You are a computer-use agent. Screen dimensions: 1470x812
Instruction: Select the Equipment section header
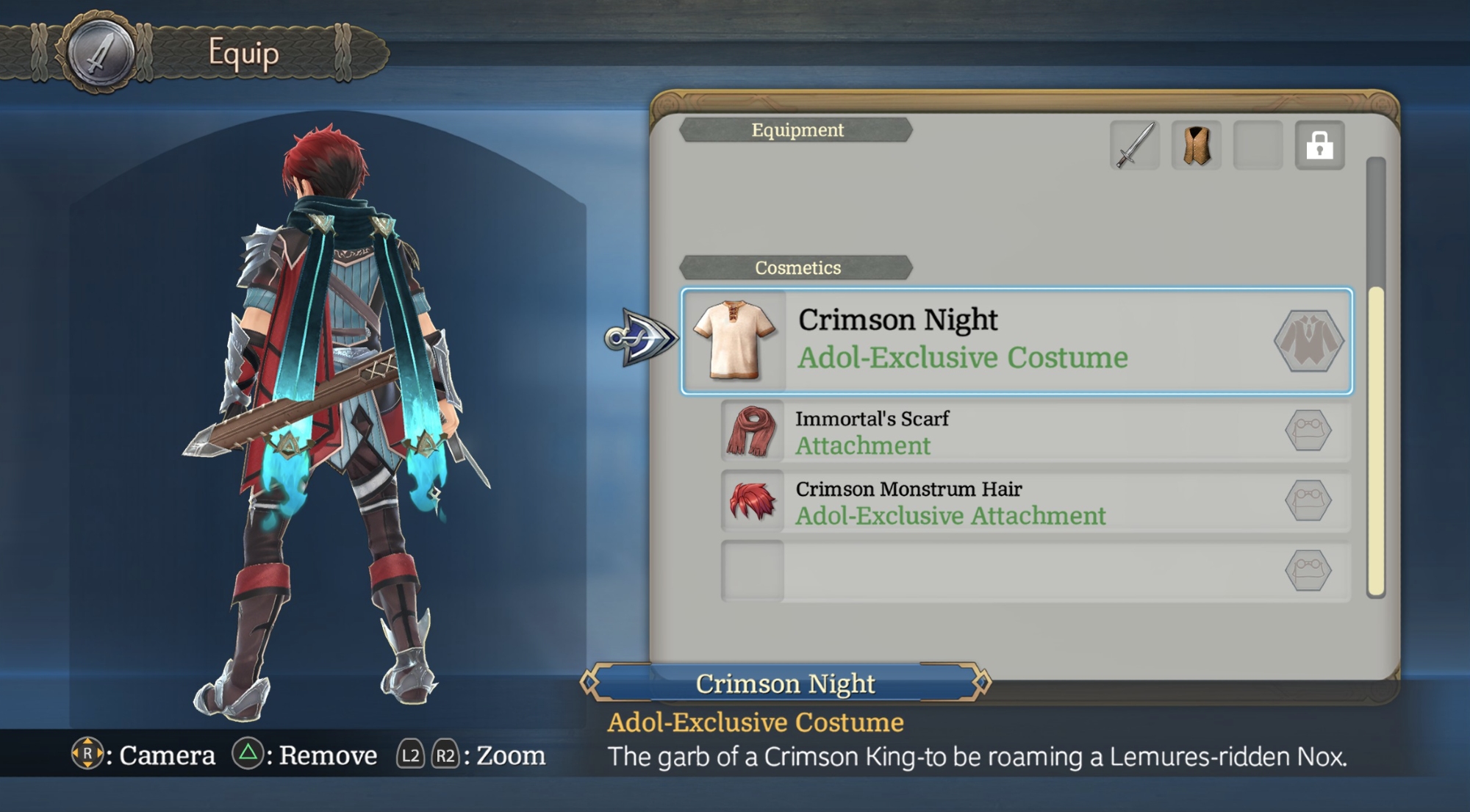(797, 130)
